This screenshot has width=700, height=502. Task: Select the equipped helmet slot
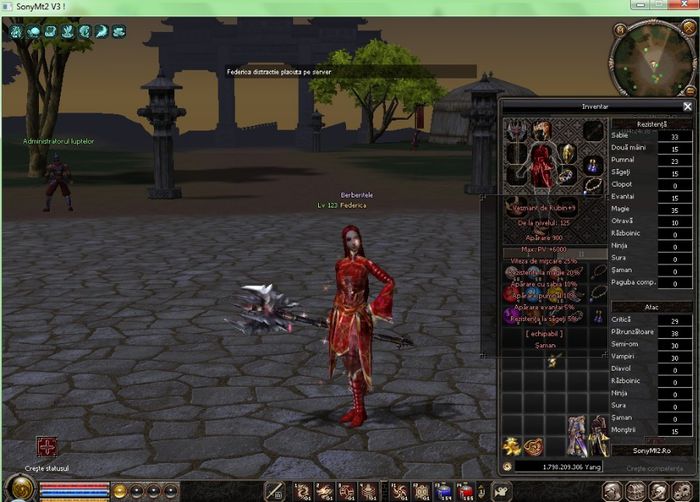(541, 128)
